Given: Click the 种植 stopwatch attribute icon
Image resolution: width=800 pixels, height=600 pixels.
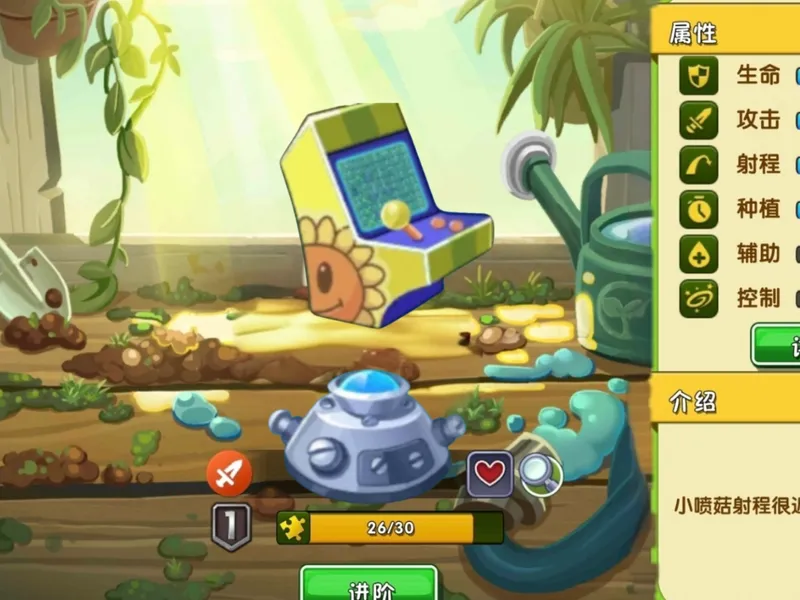Looking at the screenshot, I should (x=699, y=209).
